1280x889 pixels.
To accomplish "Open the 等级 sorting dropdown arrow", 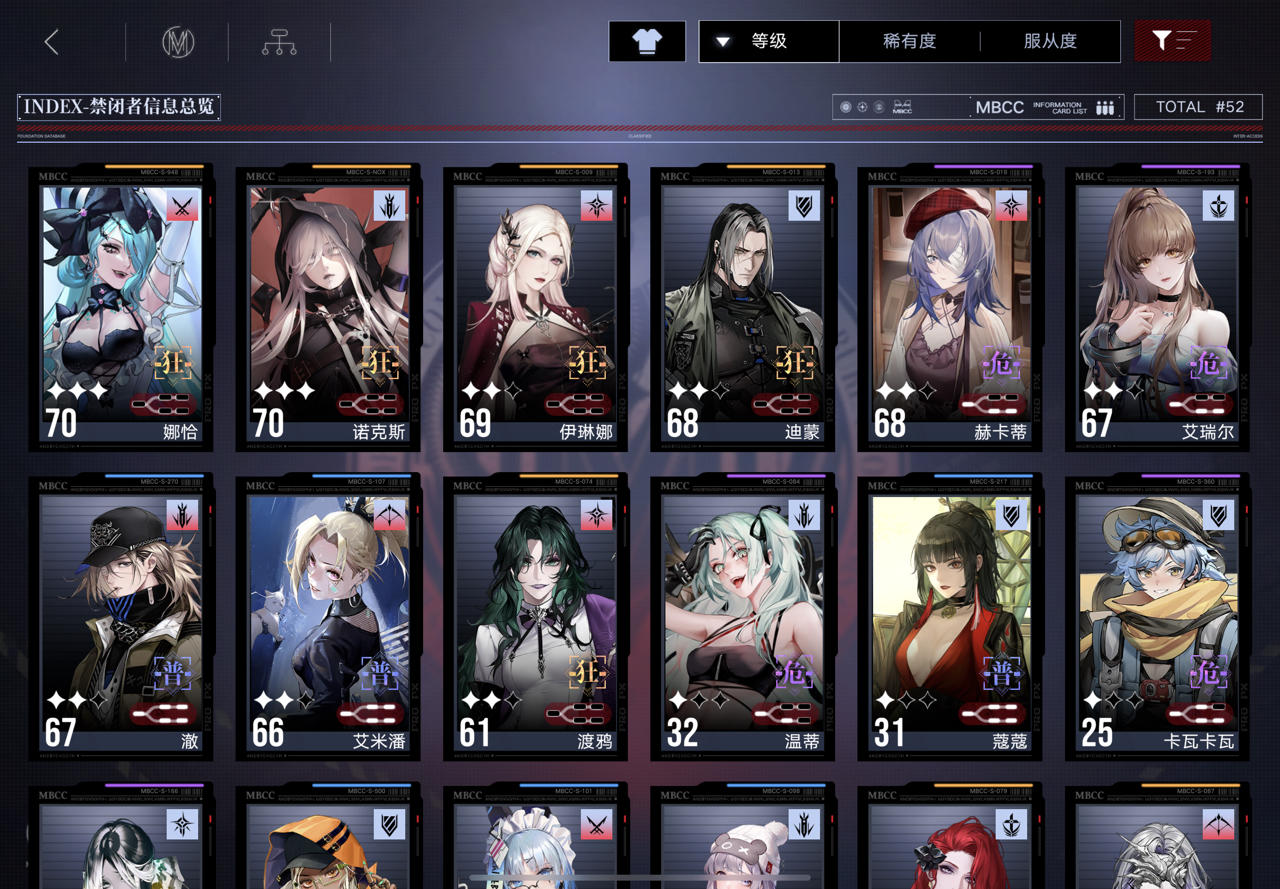I will [x=722, y=41].
